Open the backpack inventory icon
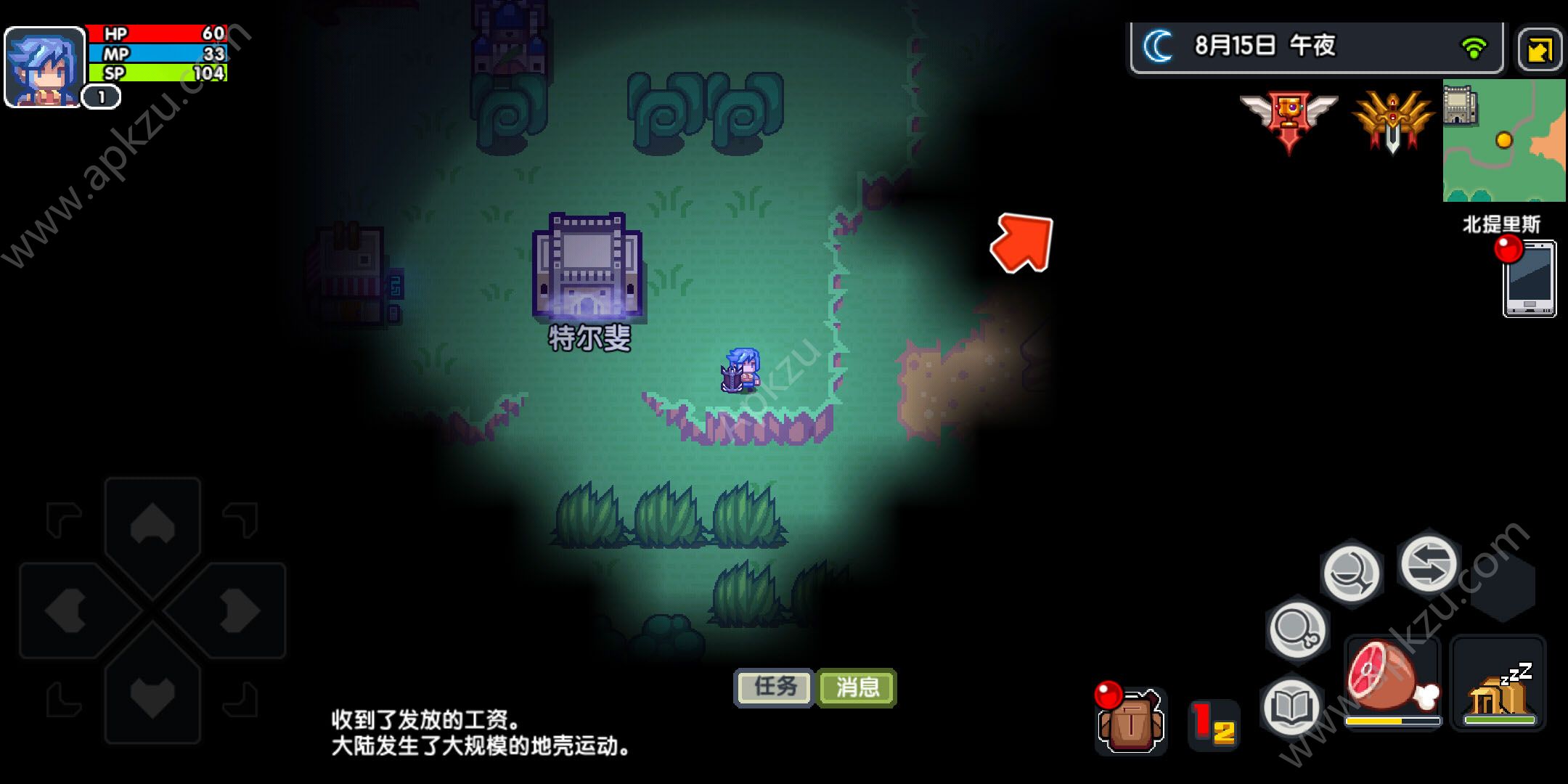 pyautogui.click(x=1132, y=719)
